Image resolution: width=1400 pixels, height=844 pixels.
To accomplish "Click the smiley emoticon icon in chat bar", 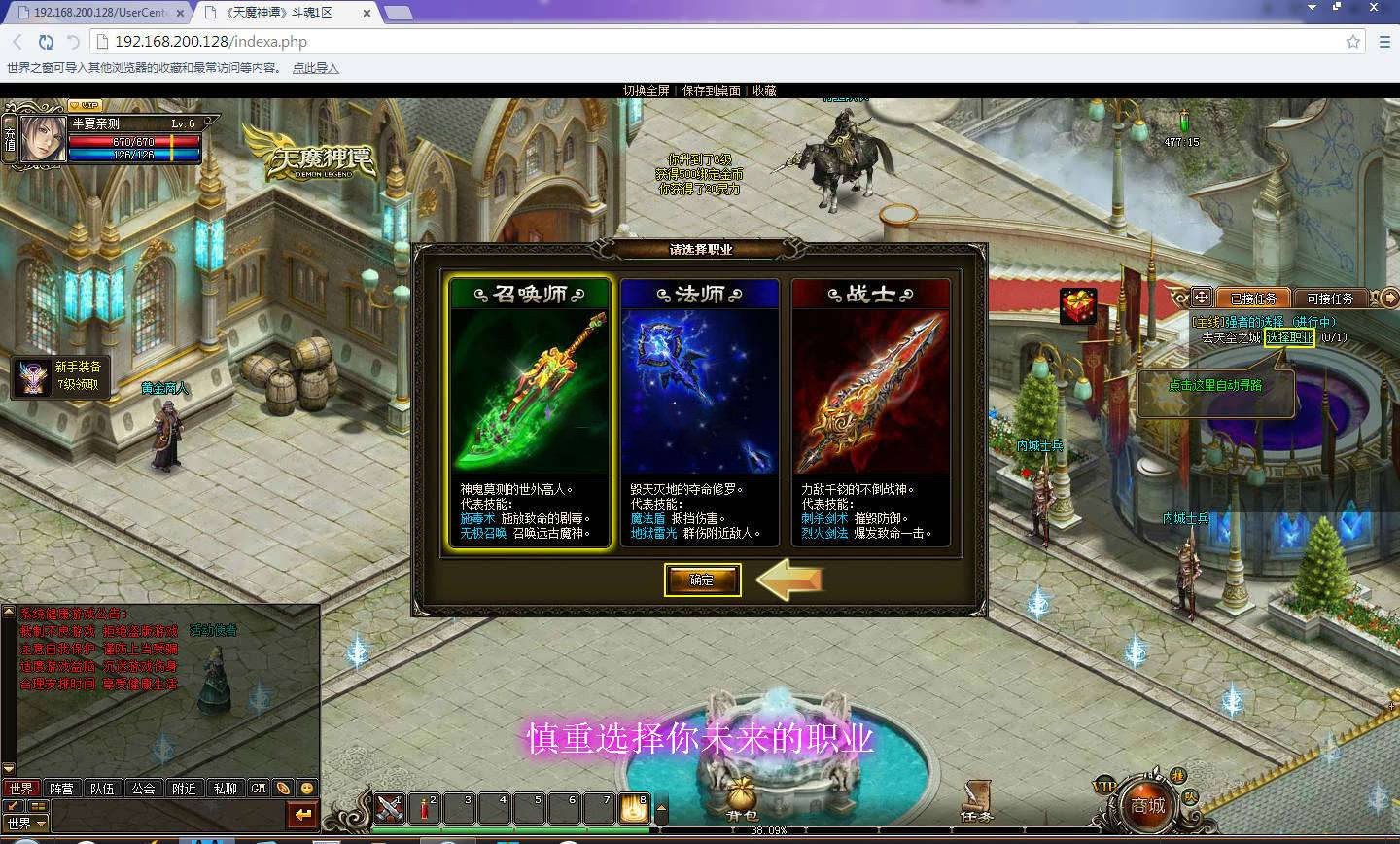I will (x=305, y=789).
